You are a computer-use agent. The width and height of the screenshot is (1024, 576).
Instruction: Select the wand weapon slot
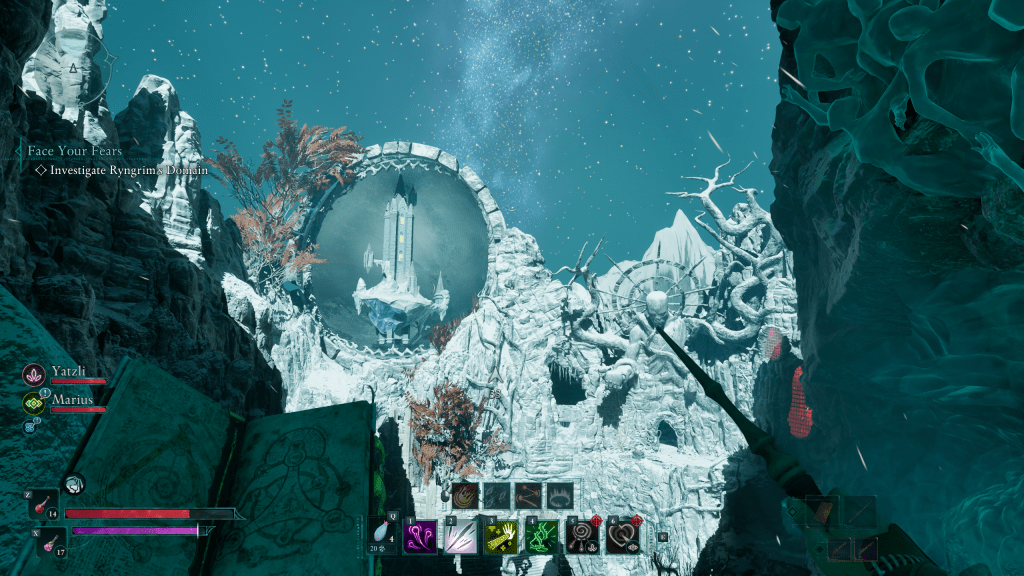pyautogui.click(x=860, y=512)
